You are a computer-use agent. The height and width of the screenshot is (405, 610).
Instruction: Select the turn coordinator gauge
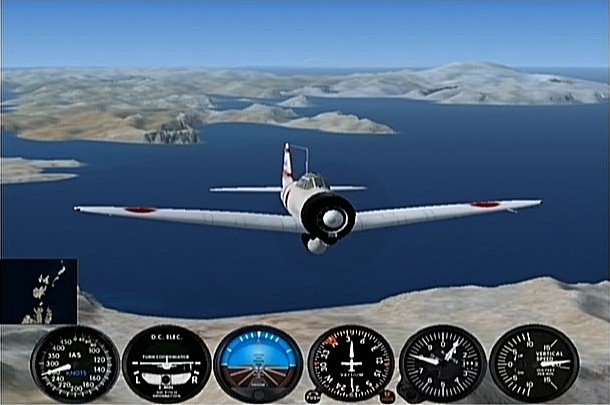[x=166, y=364]
